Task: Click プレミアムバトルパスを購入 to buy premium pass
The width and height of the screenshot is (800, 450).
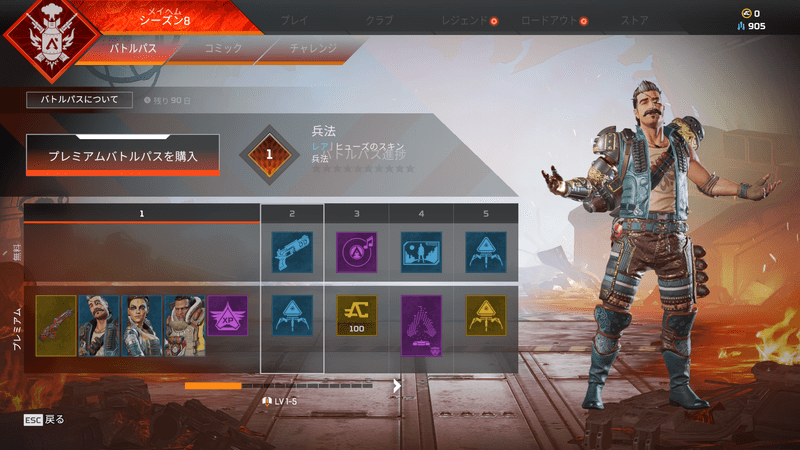Action: [x=123, y=155]
